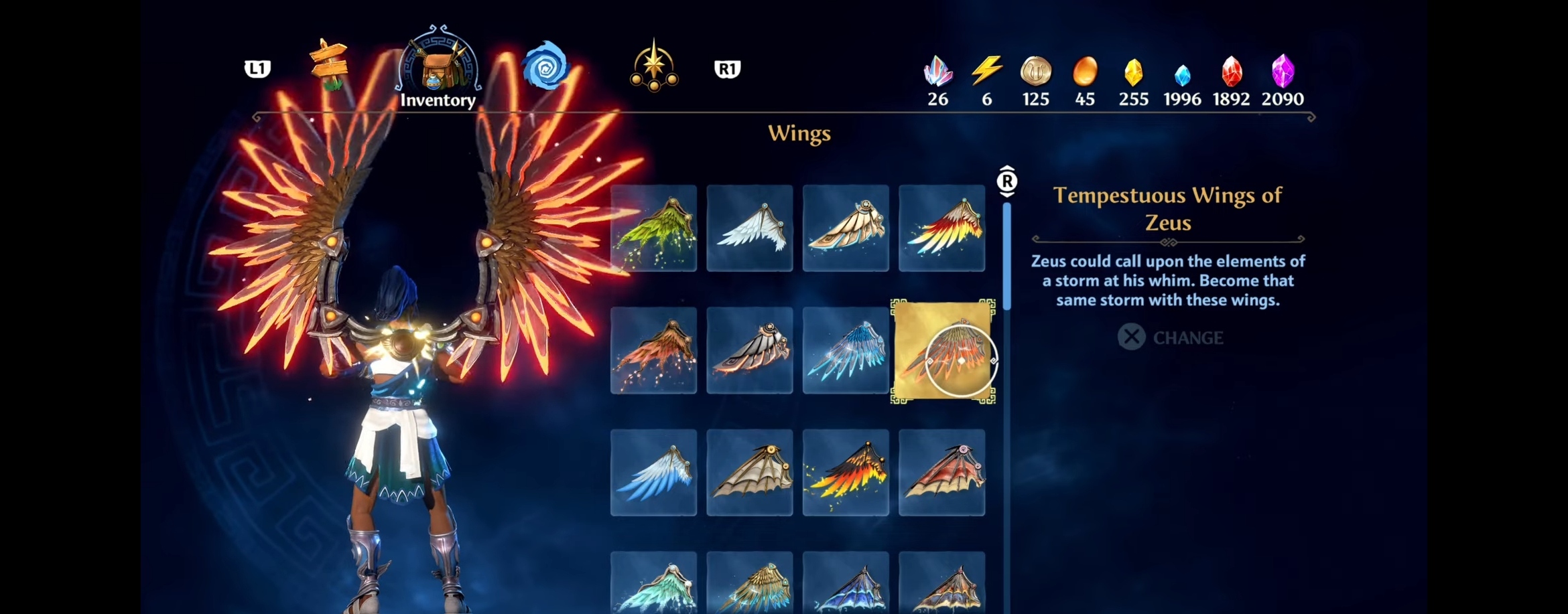Open the Inventory backpack icon
The height and width of the screenshot is (614, 1568).
coord(437,67)
